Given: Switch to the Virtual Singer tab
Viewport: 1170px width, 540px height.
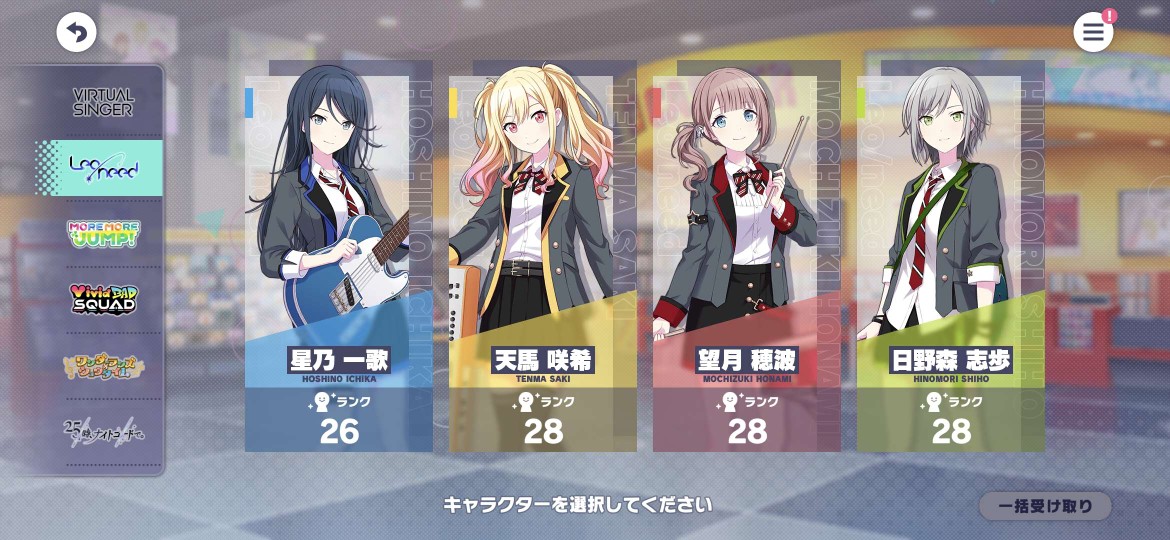Looking at the screenshot, I should (102, 103).
